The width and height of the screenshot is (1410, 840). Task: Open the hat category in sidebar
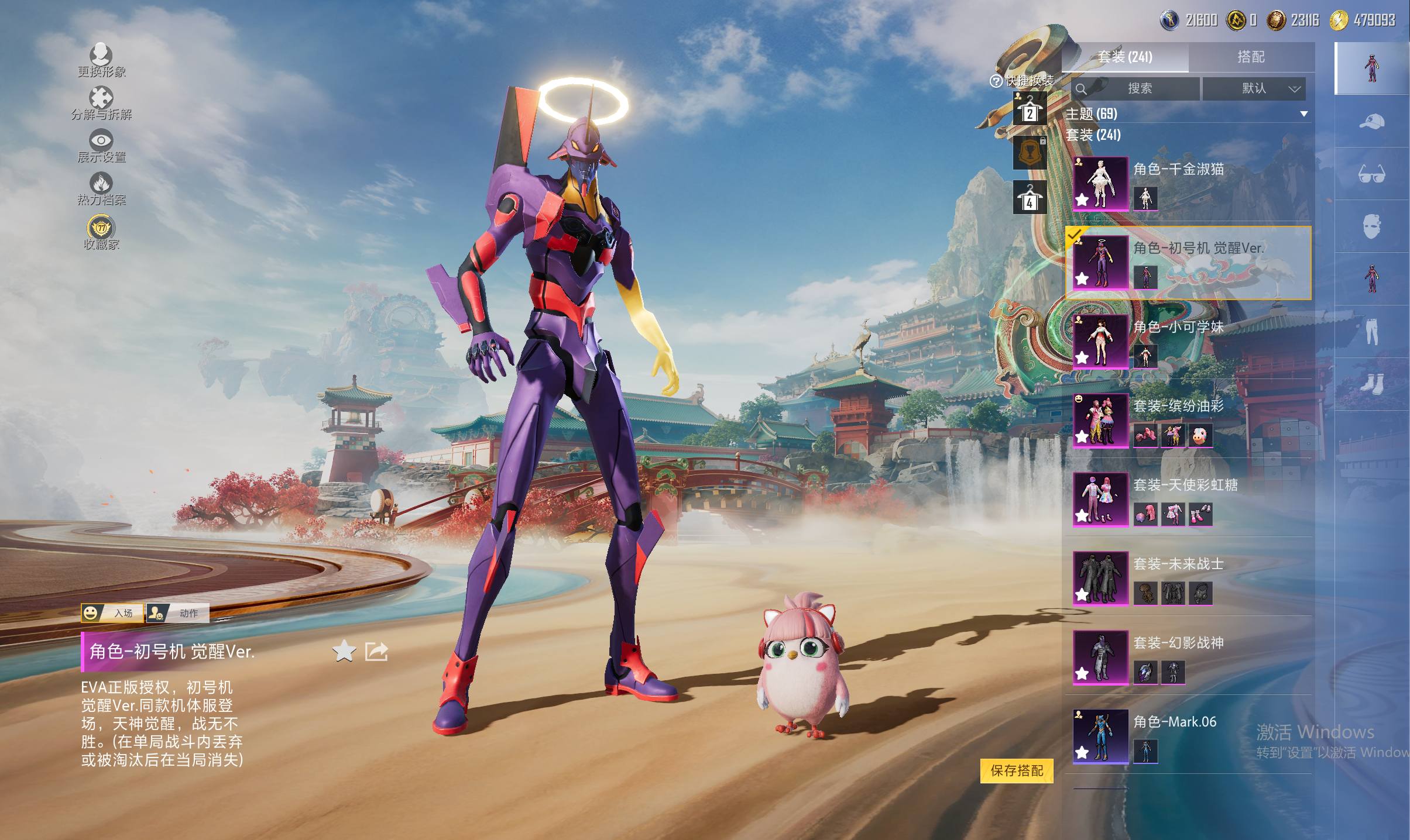[1371, 121]
